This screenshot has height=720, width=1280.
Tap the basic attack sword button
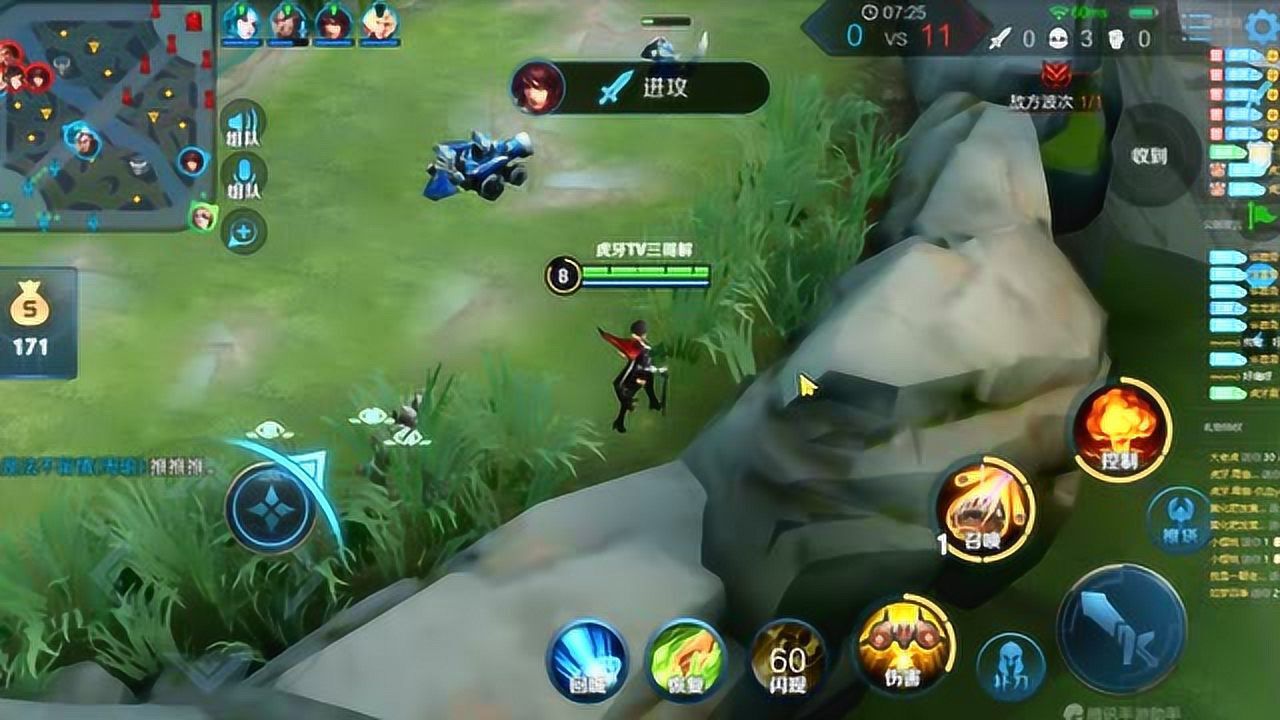[1121, 628]
